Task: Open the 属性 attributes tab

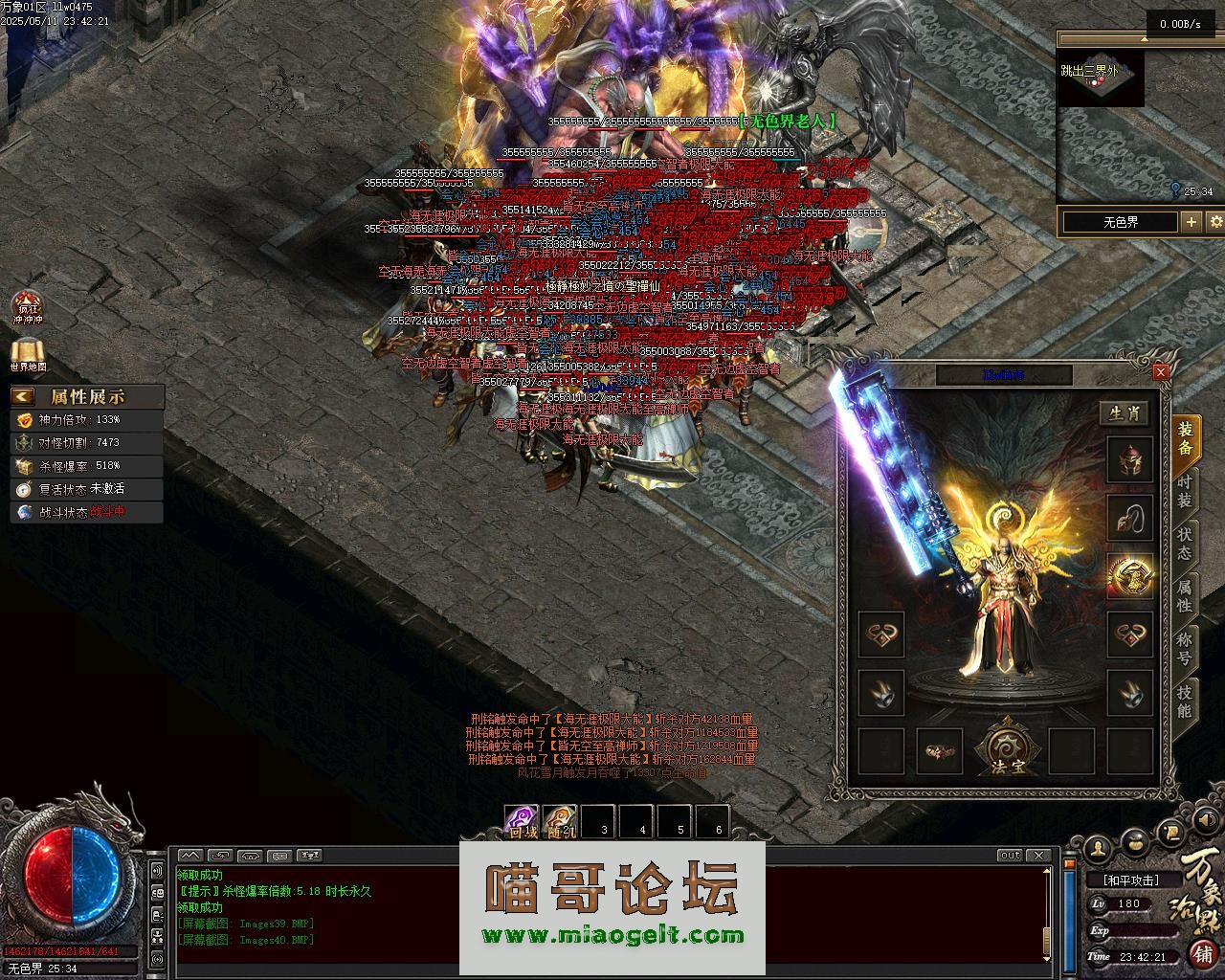Action: [1185, 595]
